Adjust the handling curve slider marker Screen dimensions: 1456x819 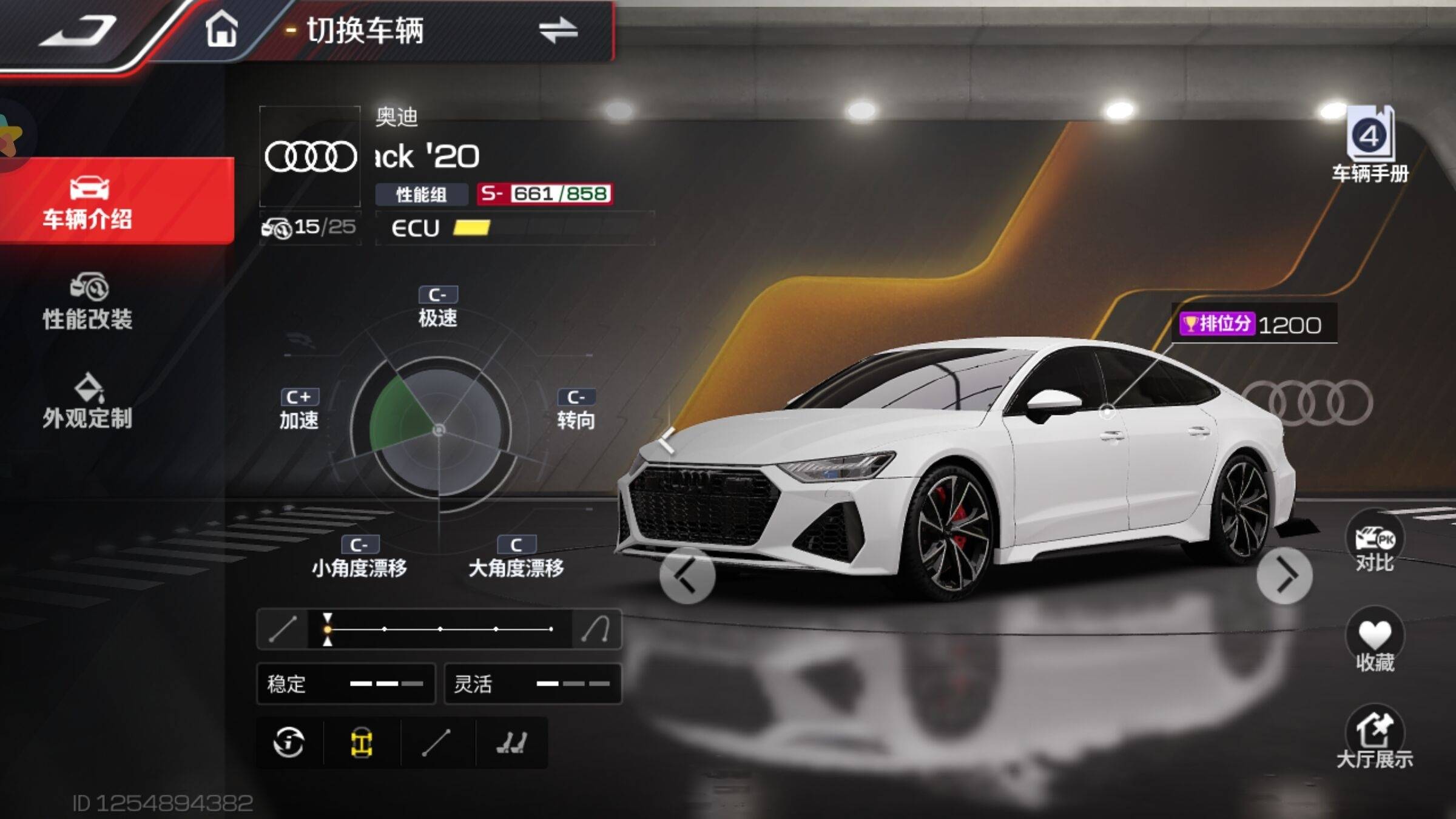tap(328, 629)
